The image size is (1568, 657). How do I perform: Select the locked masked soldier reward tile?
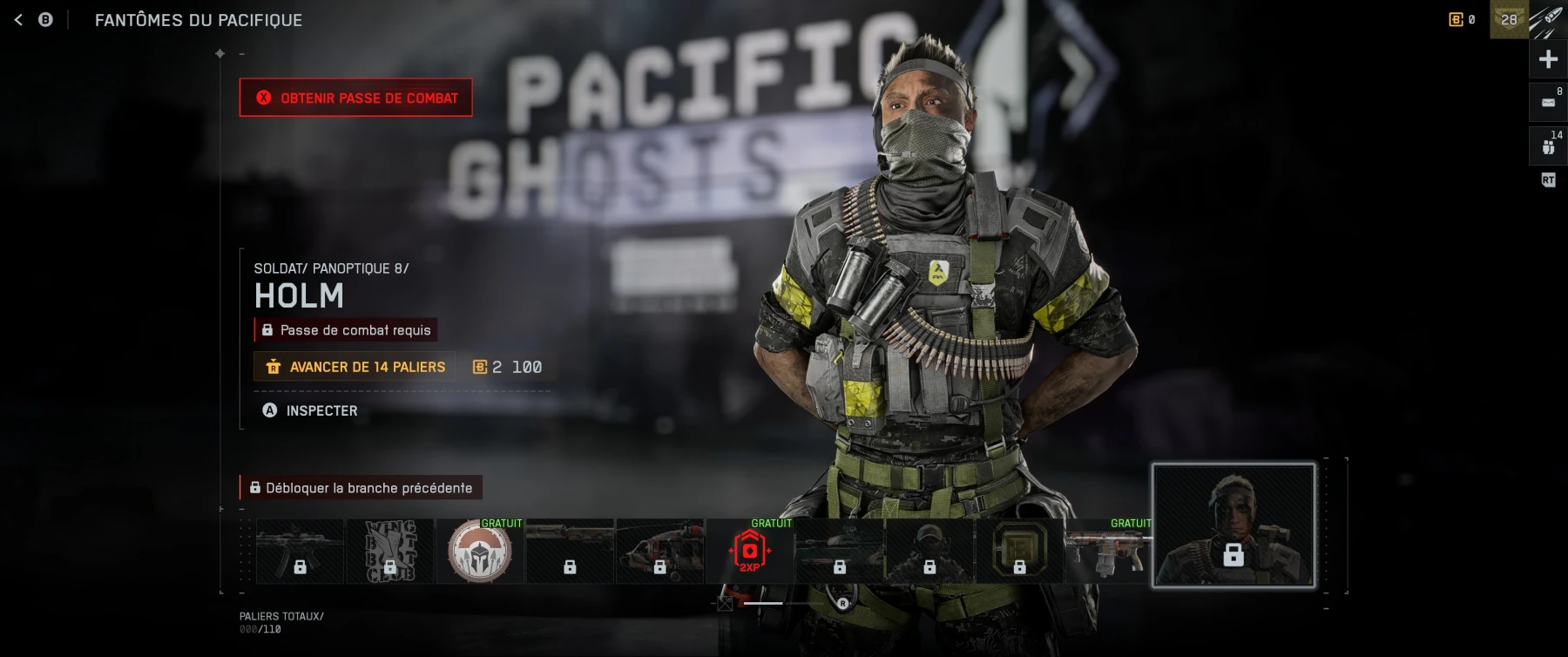pos(929,552)
